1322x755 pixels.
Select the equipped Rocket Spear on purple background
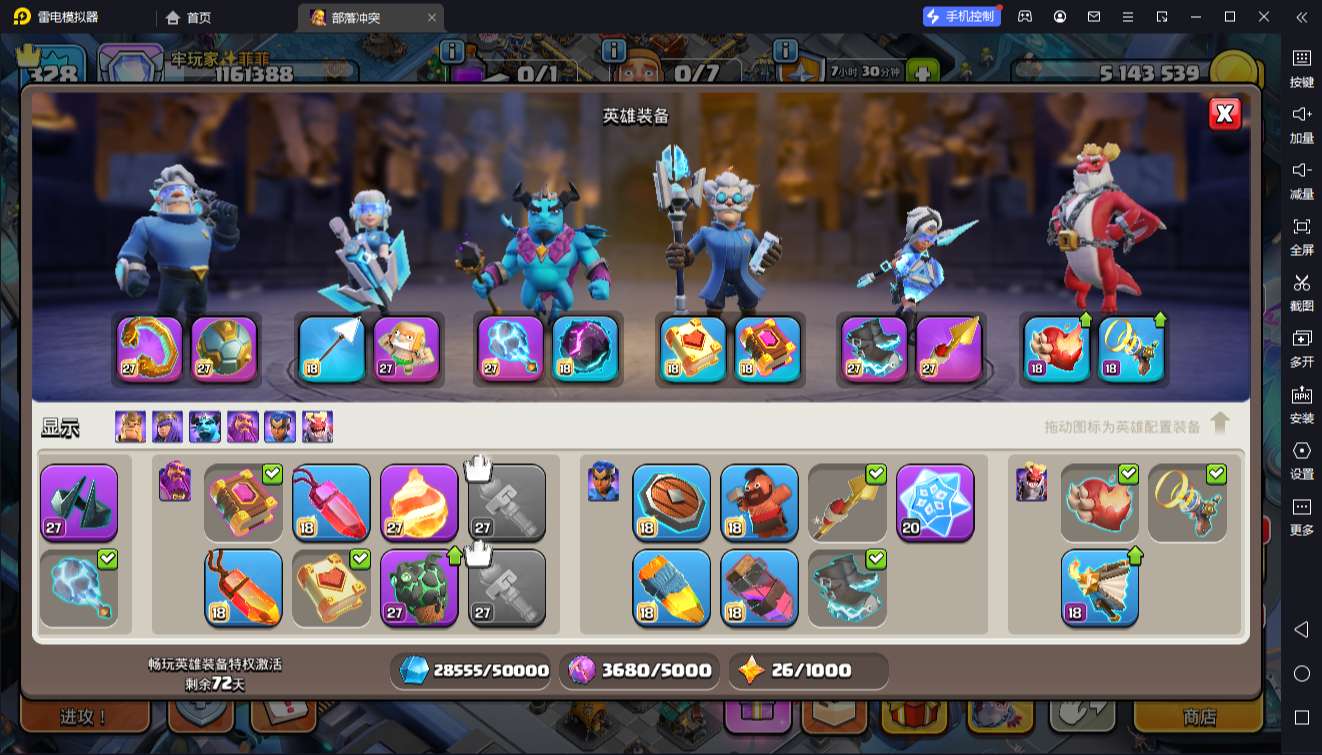(949, 349)
